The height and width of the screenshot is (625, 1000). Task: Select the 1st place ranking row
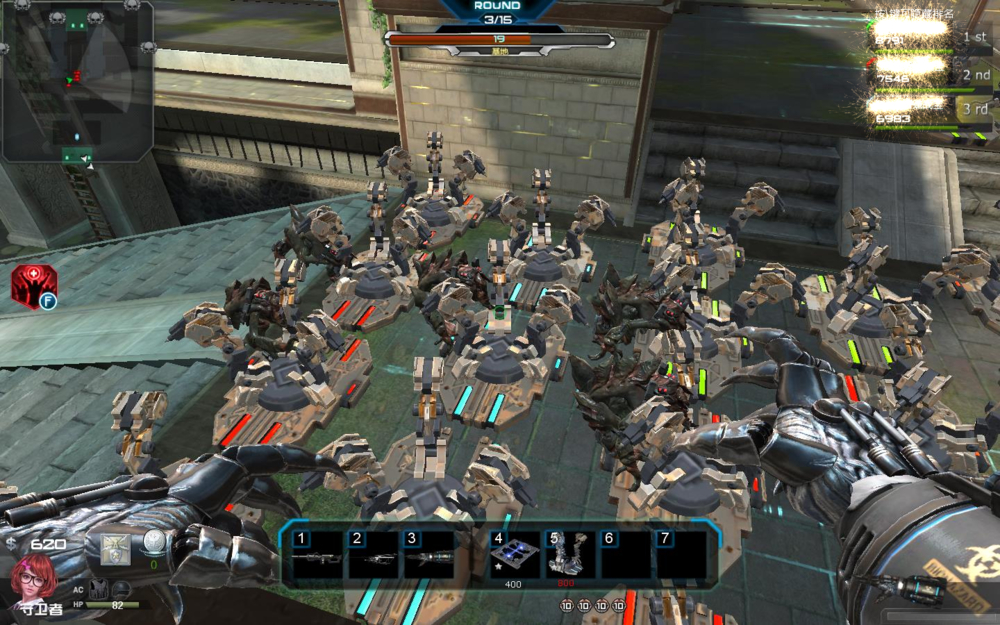928,37
